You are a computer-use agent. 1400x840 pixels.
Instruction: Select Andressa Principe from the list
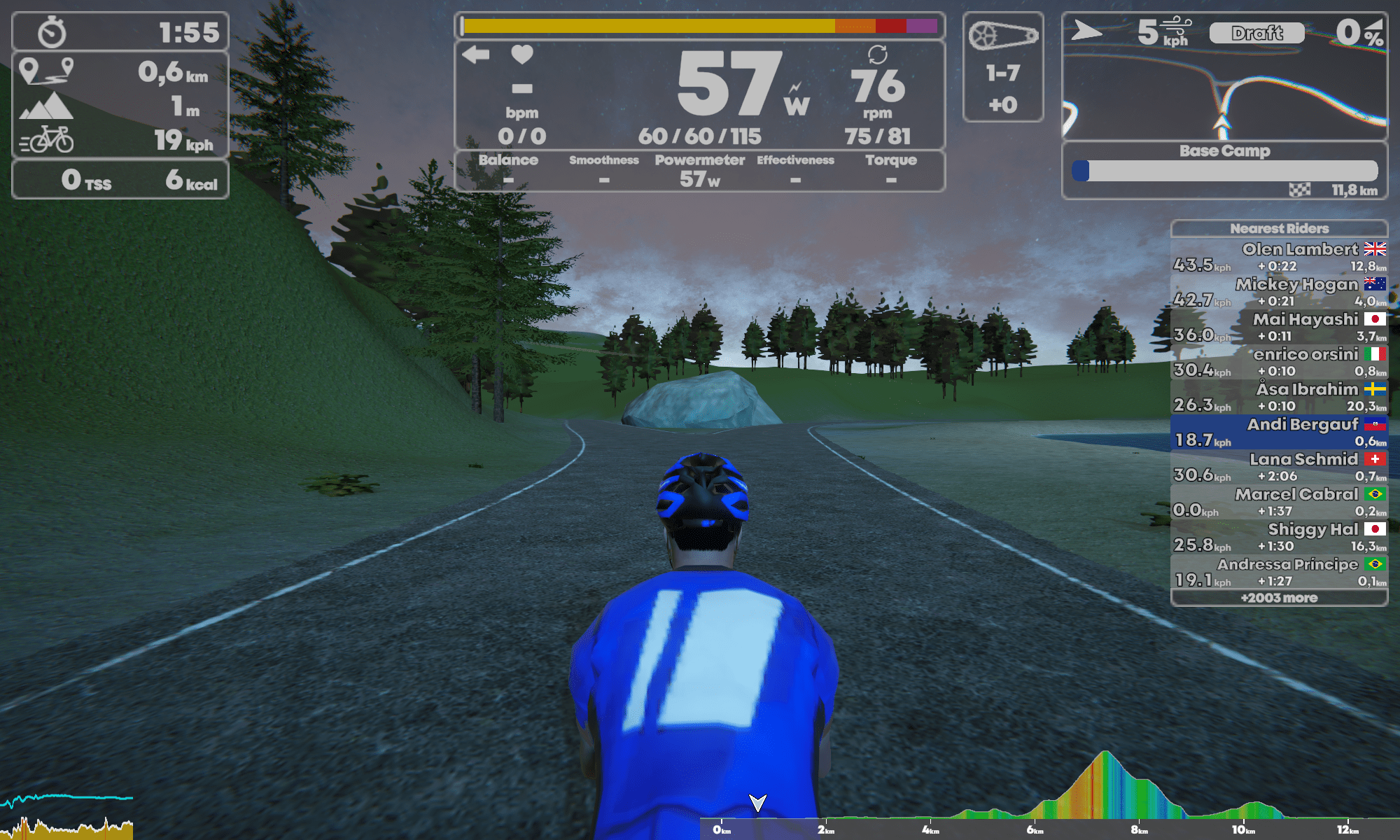pyautogui.click(x=1279, y=572)
